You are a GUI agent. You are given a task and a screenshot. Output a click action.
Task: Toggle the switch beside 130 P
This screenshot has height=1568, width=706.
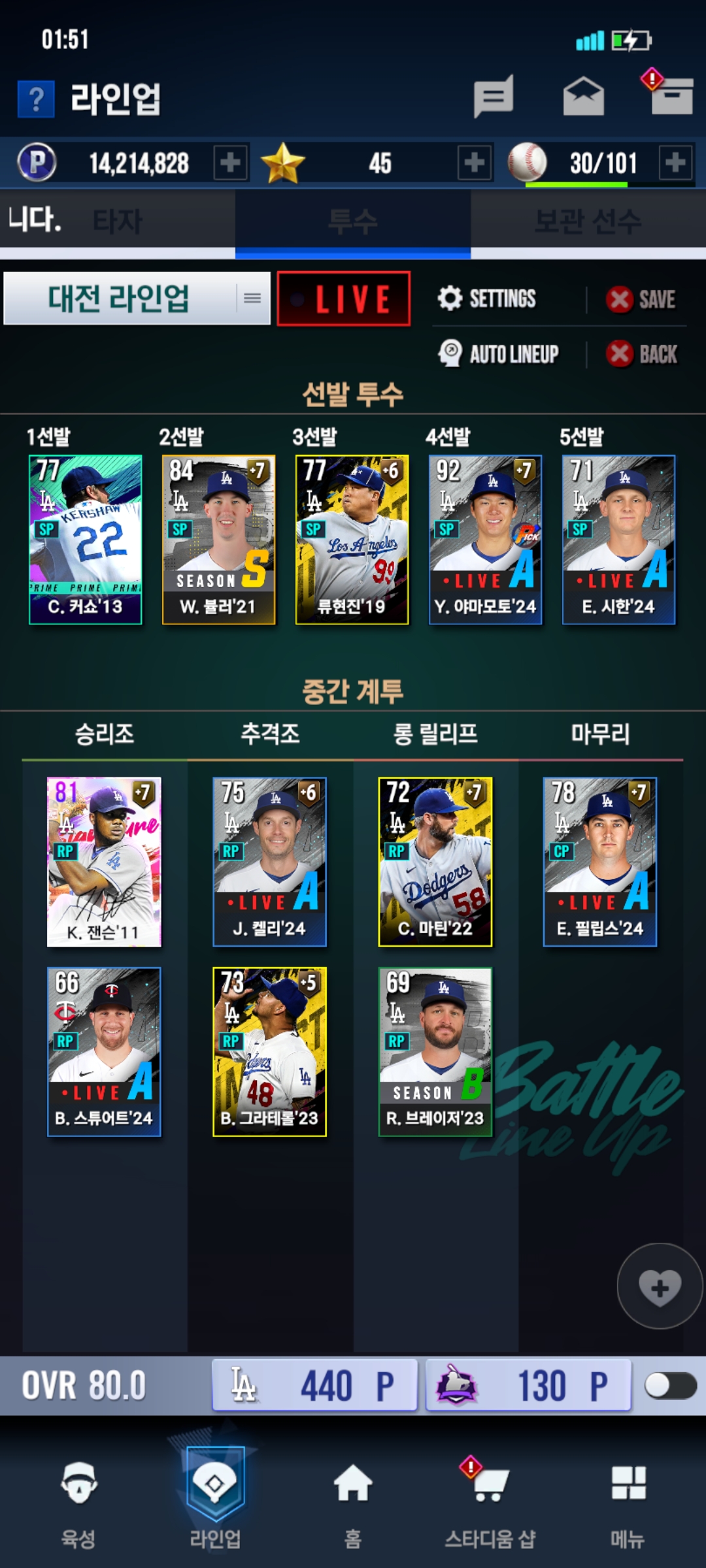669,1385
